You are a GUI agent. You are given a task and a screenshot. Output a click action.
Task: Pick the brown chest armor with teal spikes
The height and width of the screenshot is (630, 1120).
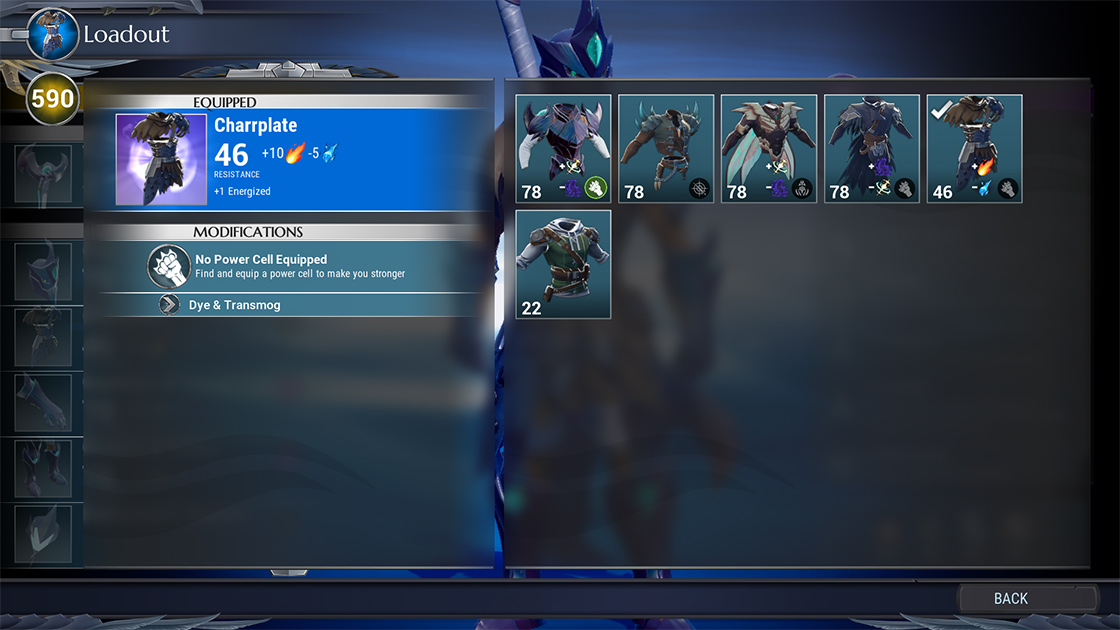[666, 149]
